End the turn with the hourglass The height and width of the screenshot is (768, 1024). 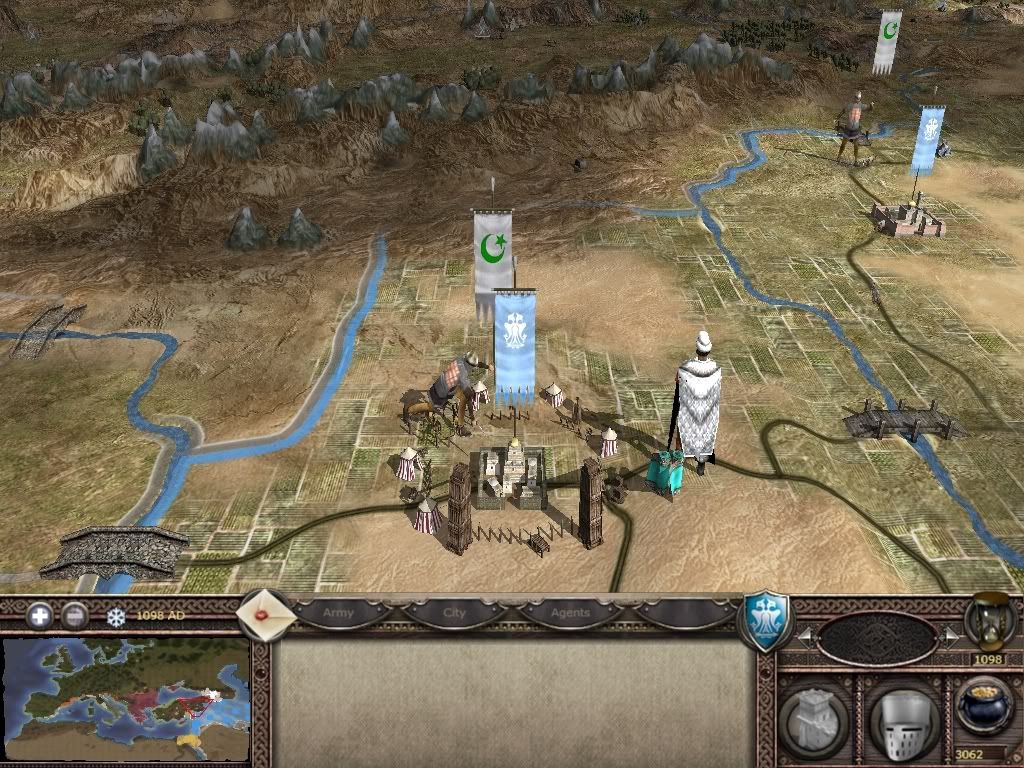tap(990, 620)
